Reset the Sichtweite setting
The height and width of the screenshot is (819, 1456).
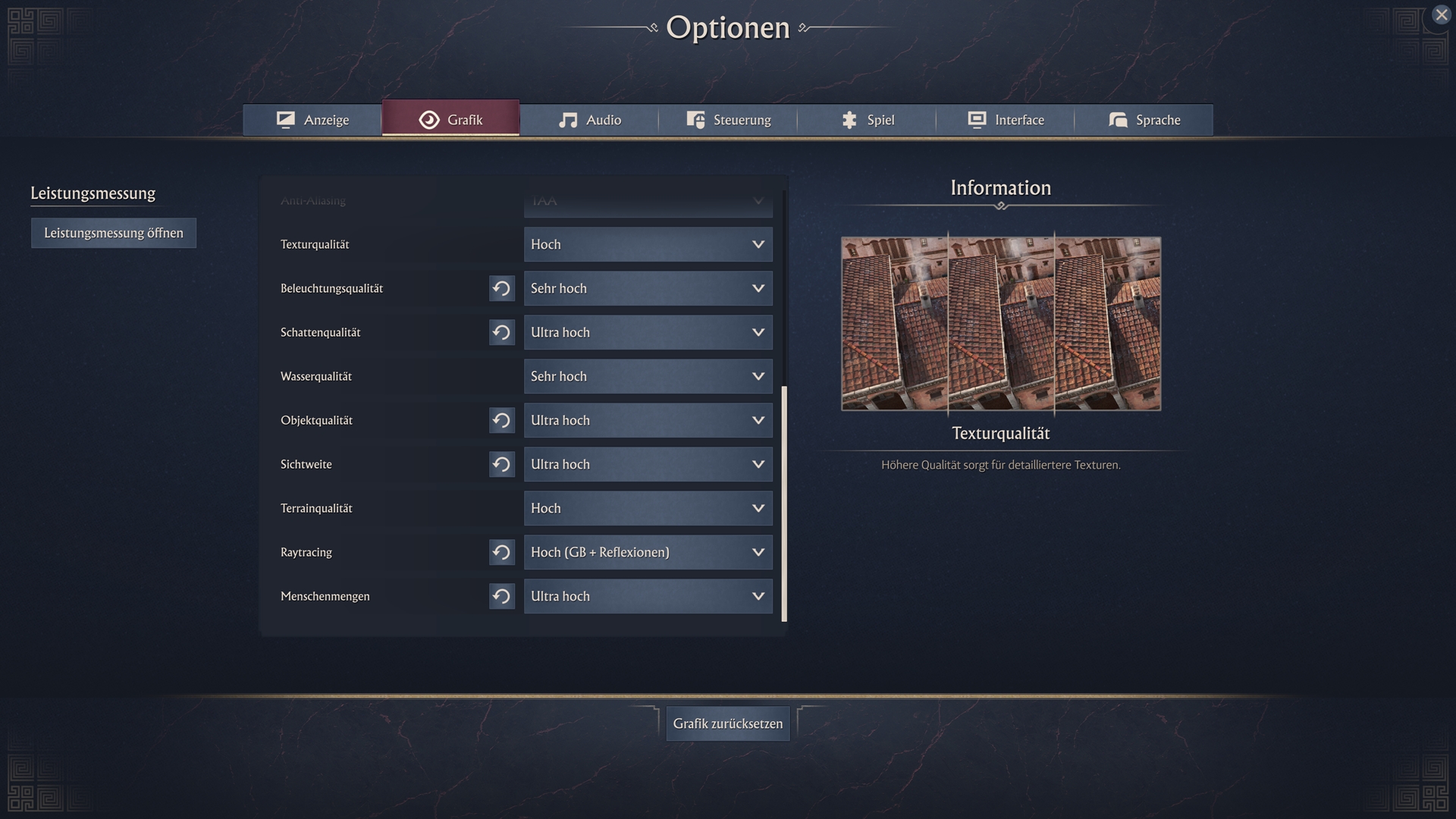[501, 464]
